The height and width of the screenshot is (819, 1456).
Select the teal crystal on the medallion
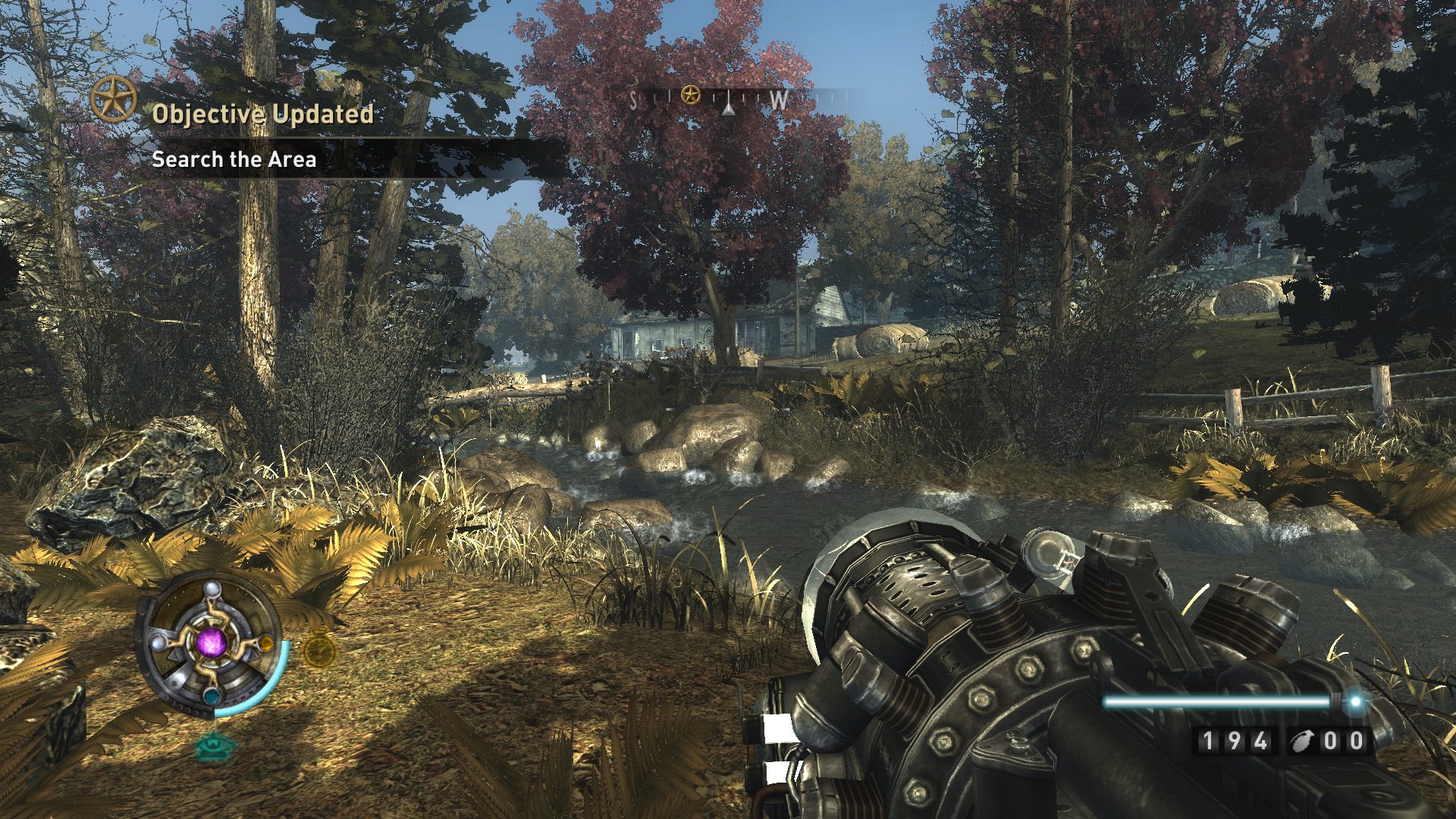[210, 695]
